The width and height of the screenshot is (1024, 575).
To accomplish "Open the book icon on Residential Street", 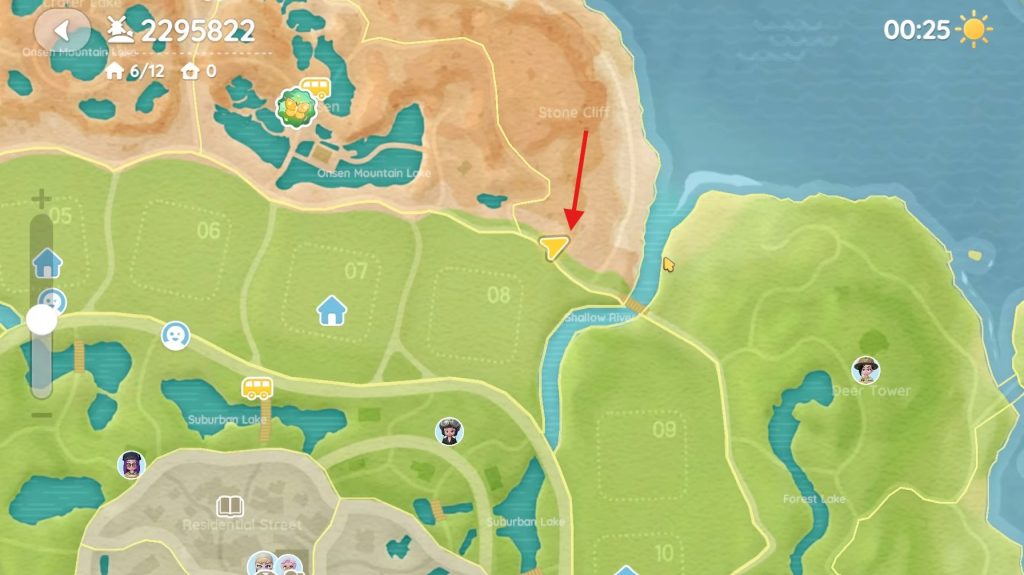I will [x=230, y=506].
